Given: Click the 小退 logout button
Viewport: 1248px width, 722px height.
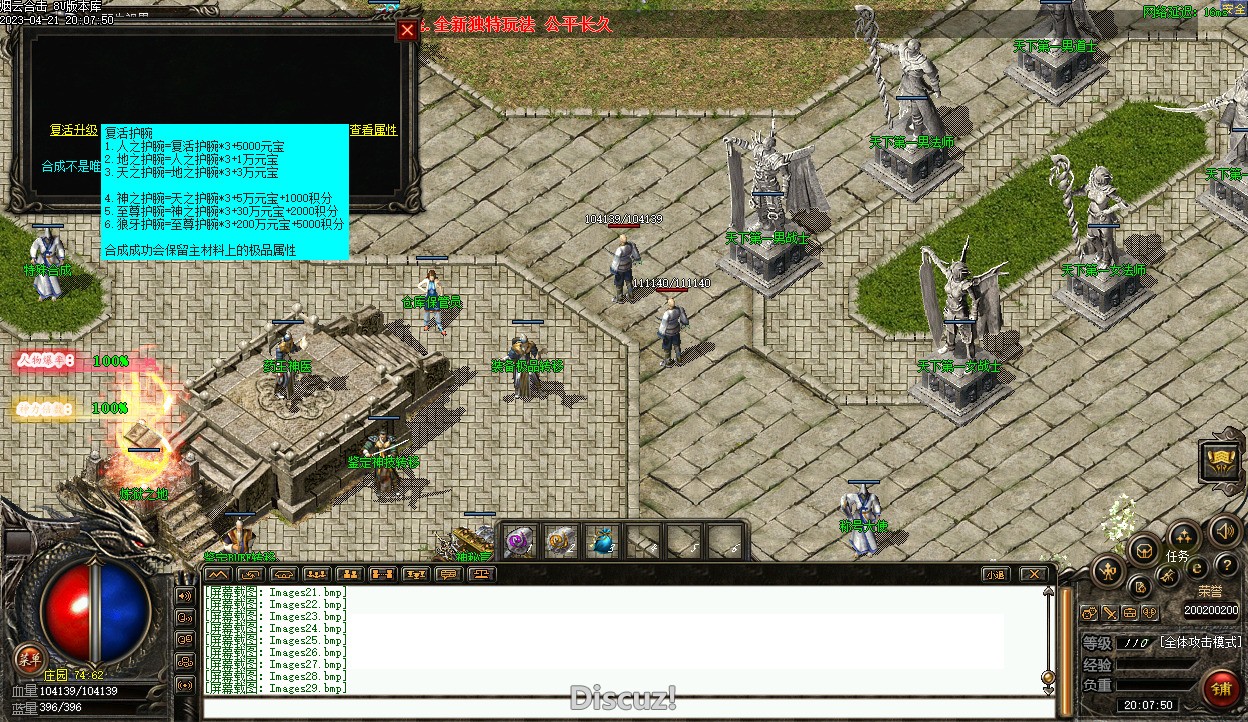Looking at the screenshot, I should click(994, 574).
